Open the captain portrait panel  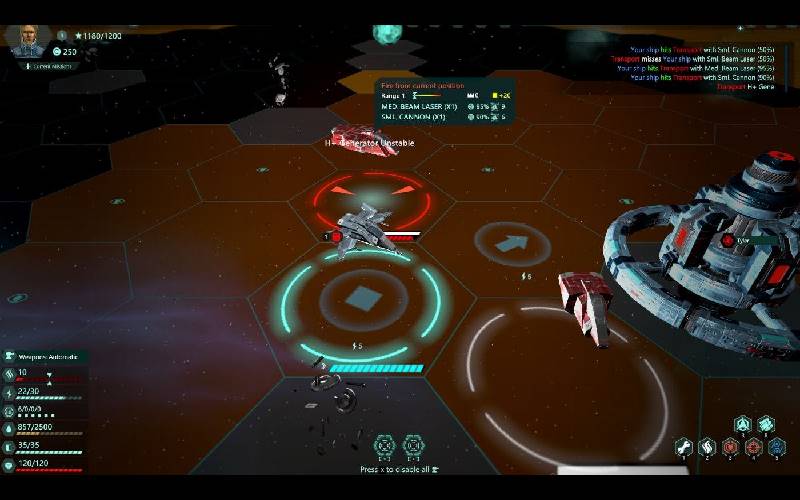(28, 40)
